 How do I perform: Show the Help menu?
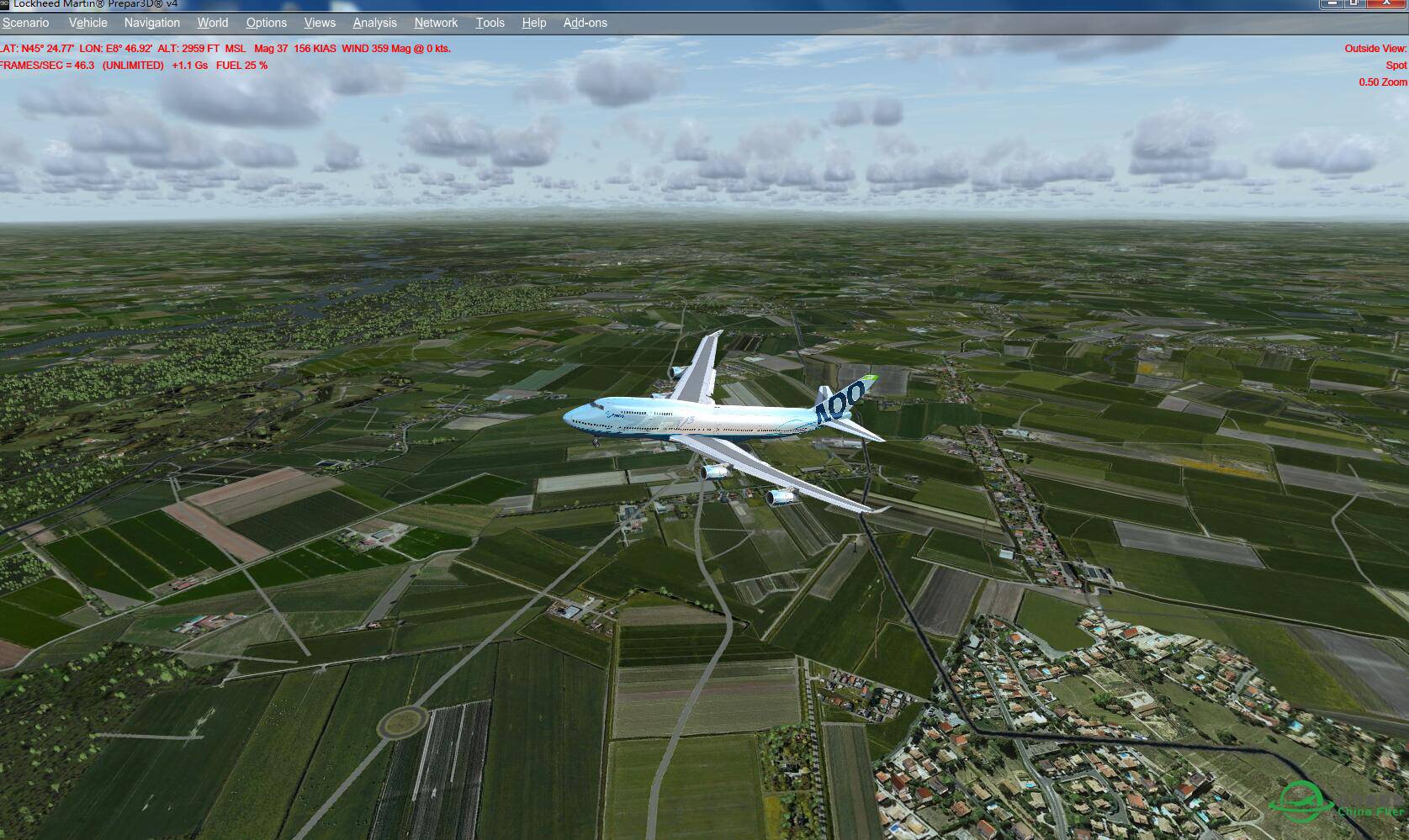(533, 23)
